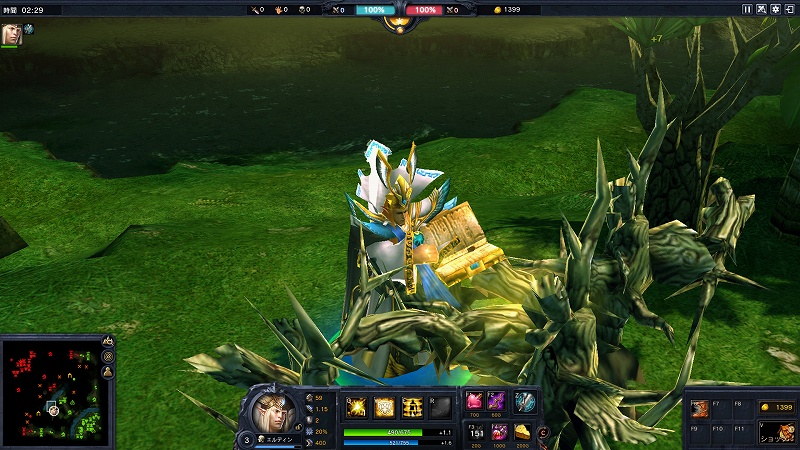This screenshot has width=800, height=450.
Task: Click the ally hero portrait at top-left
Action: [x=11, y=33]
